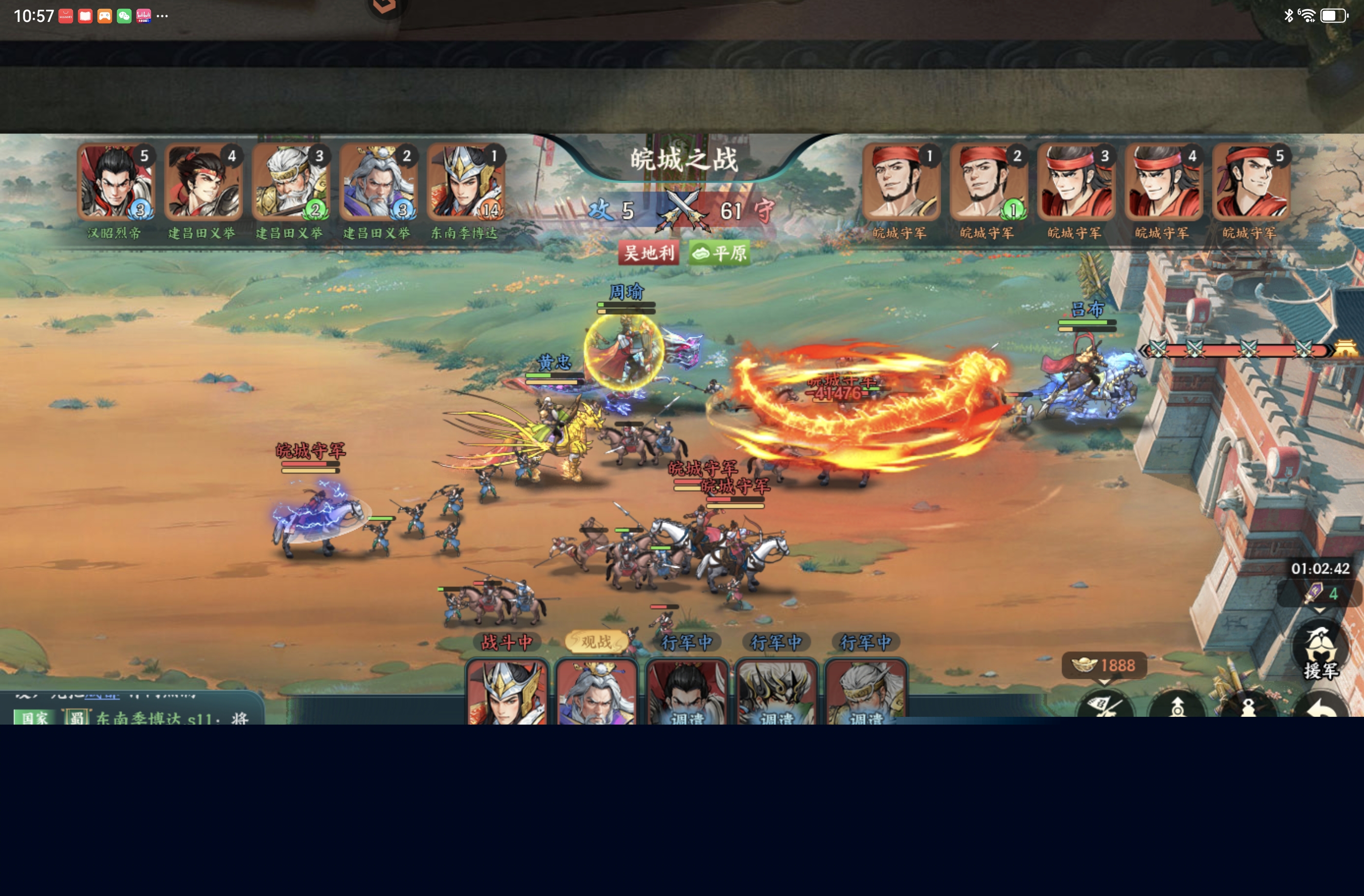
Task: View the 建昌田义举 portrait numbered 2
Action: point(378,183)
